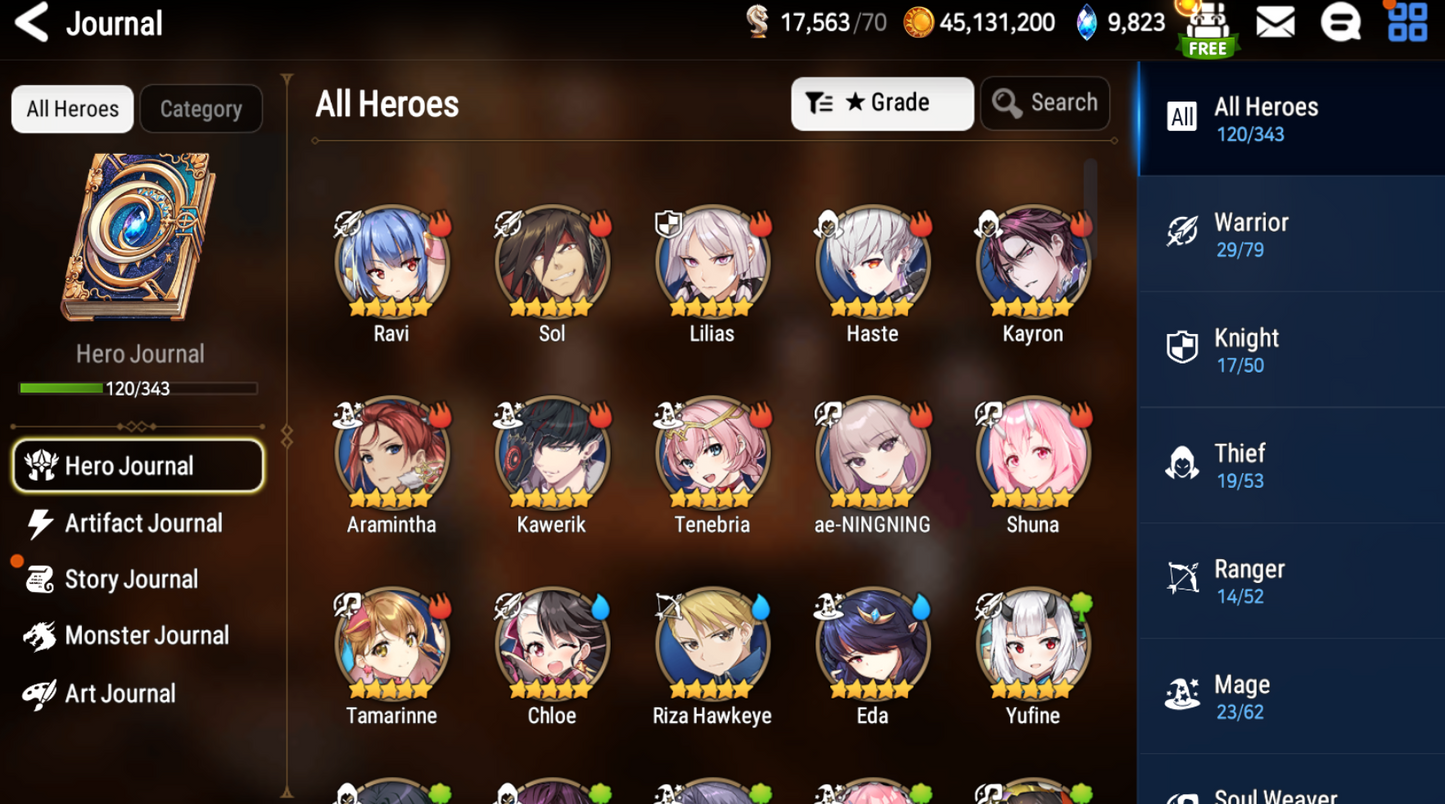
Task: Open the Story Journal
Action: [130, 579]
